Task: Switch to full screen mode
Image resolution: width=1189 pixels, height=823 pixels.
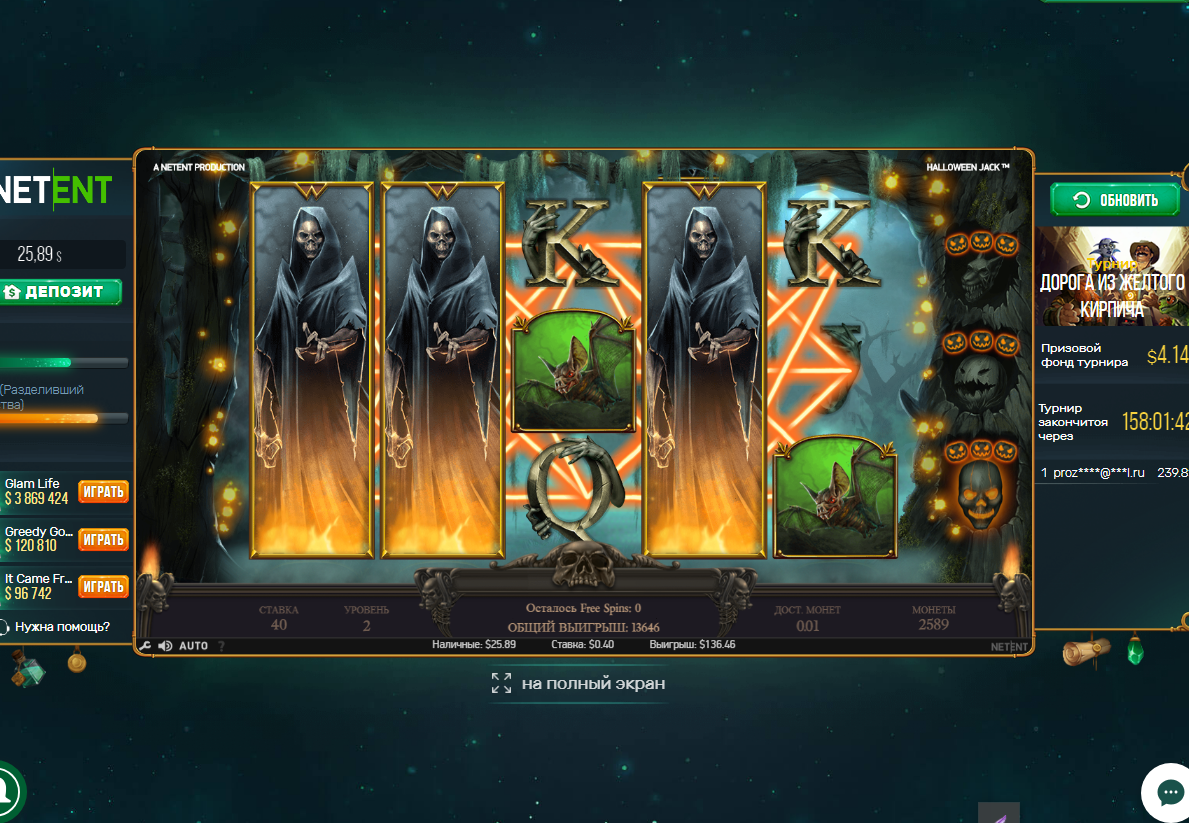Action: pyautogui.click(x=578, y=684)
